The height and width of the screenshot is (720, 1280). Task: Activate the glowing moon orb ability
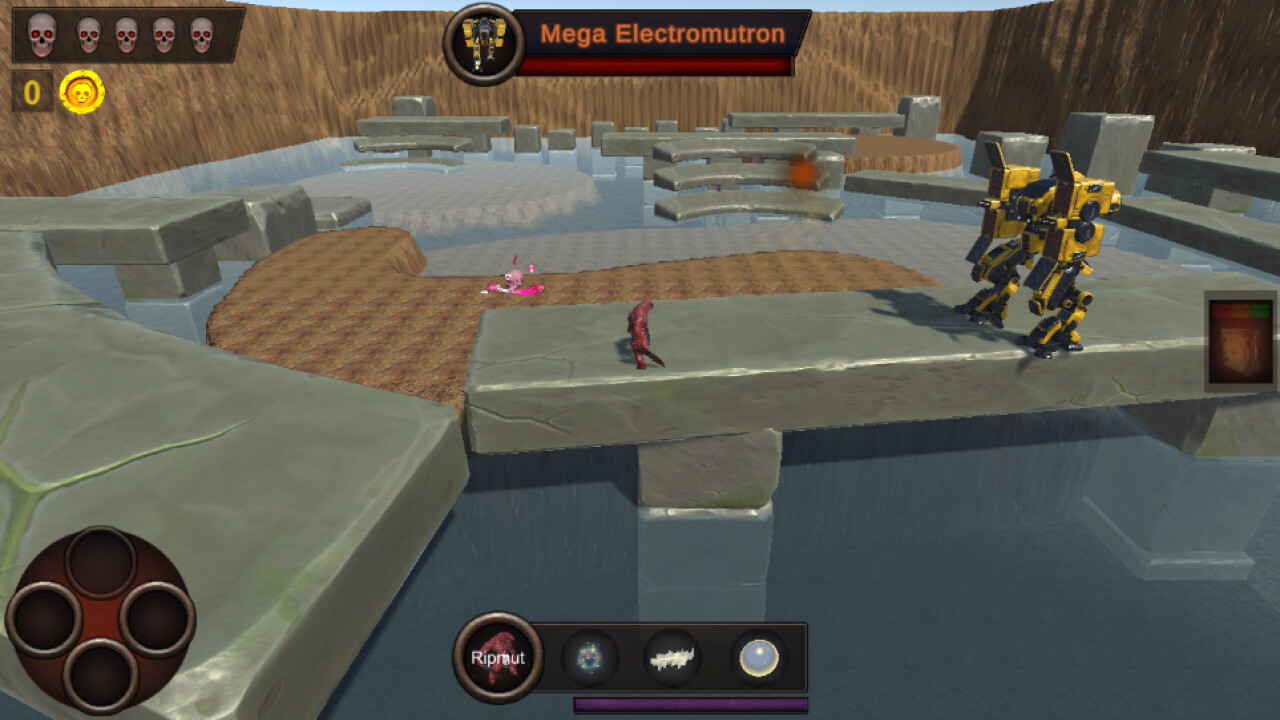pyautogui.click(x=758, y=658)
